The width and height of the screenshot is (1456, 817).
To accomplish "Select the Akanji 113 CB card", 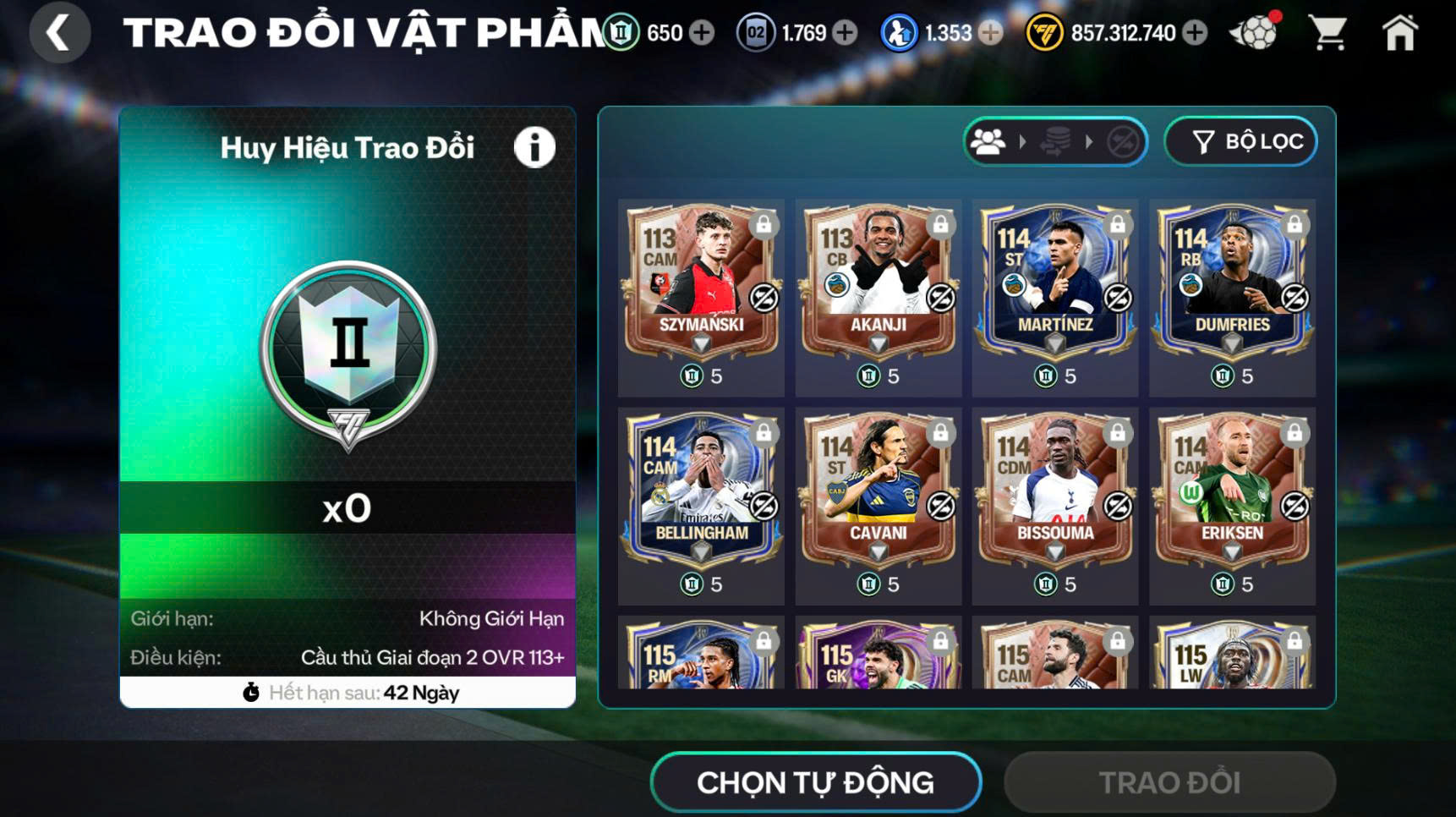I will coord(878,283).
